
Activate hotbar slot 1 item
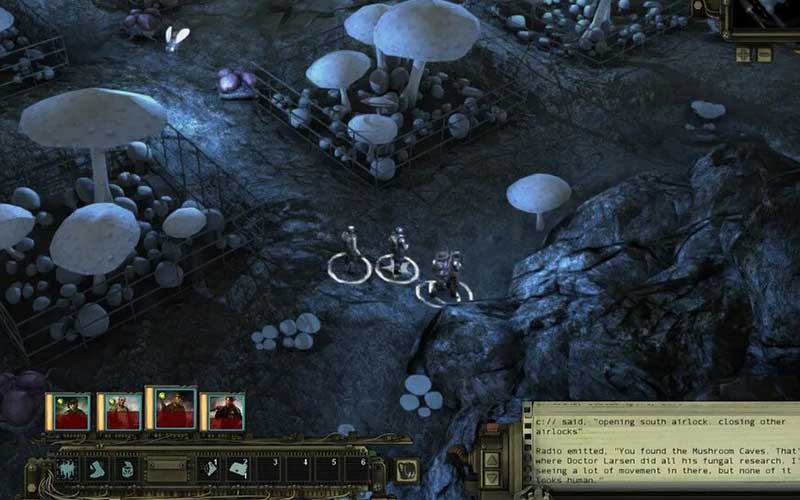click(x=211, y=468)
